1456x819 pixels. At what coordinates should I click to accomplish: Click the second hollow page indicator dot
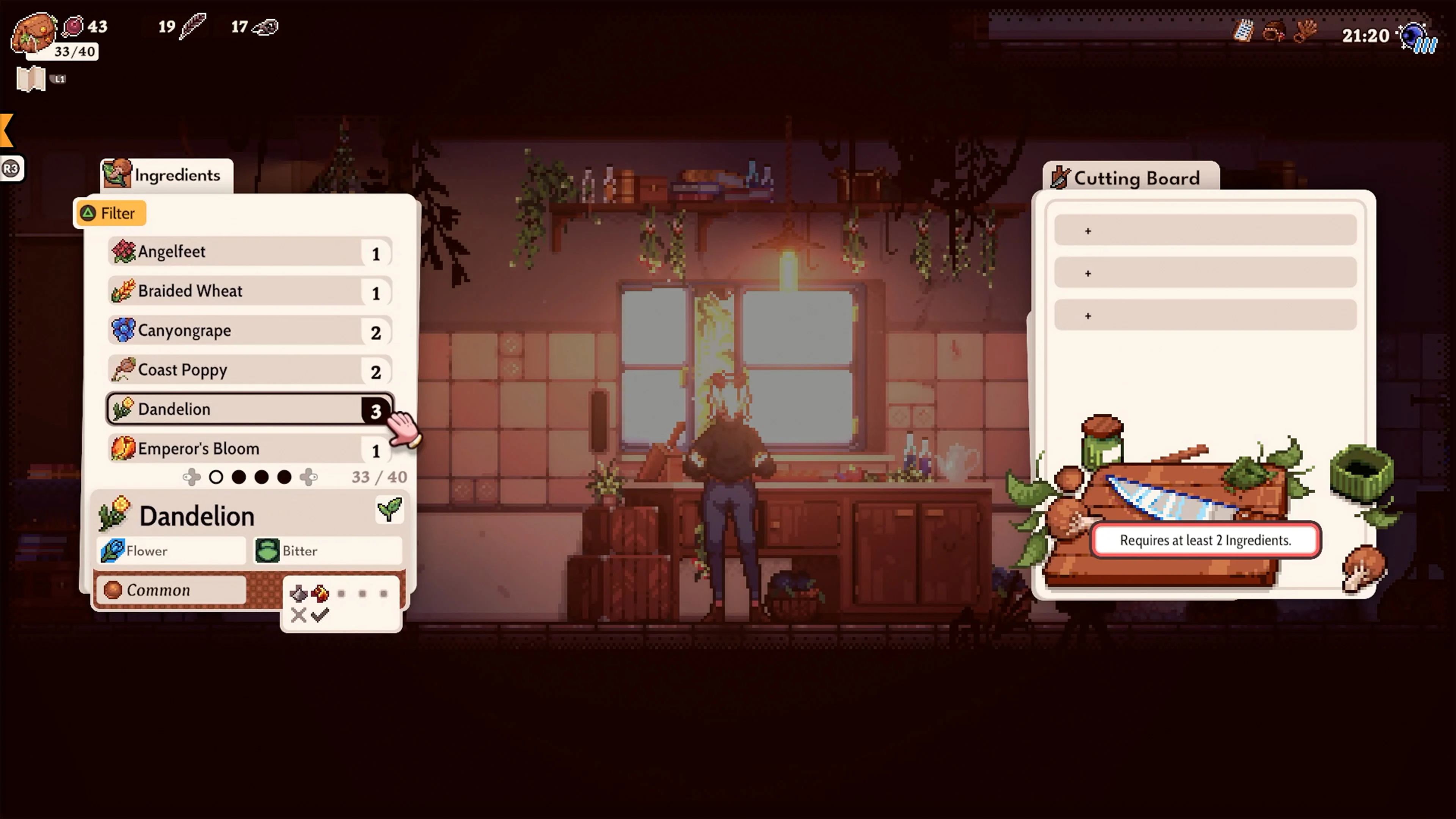[239, 477]
